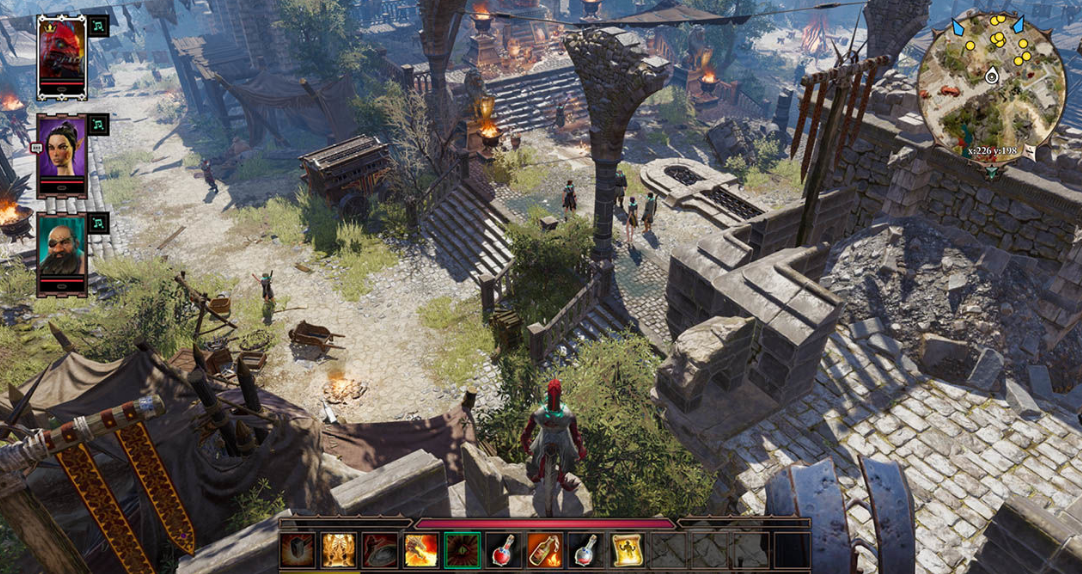Select the dark-haired elf woman portrait
This screenshot has width=1082, height=574.
coord(62,153)
